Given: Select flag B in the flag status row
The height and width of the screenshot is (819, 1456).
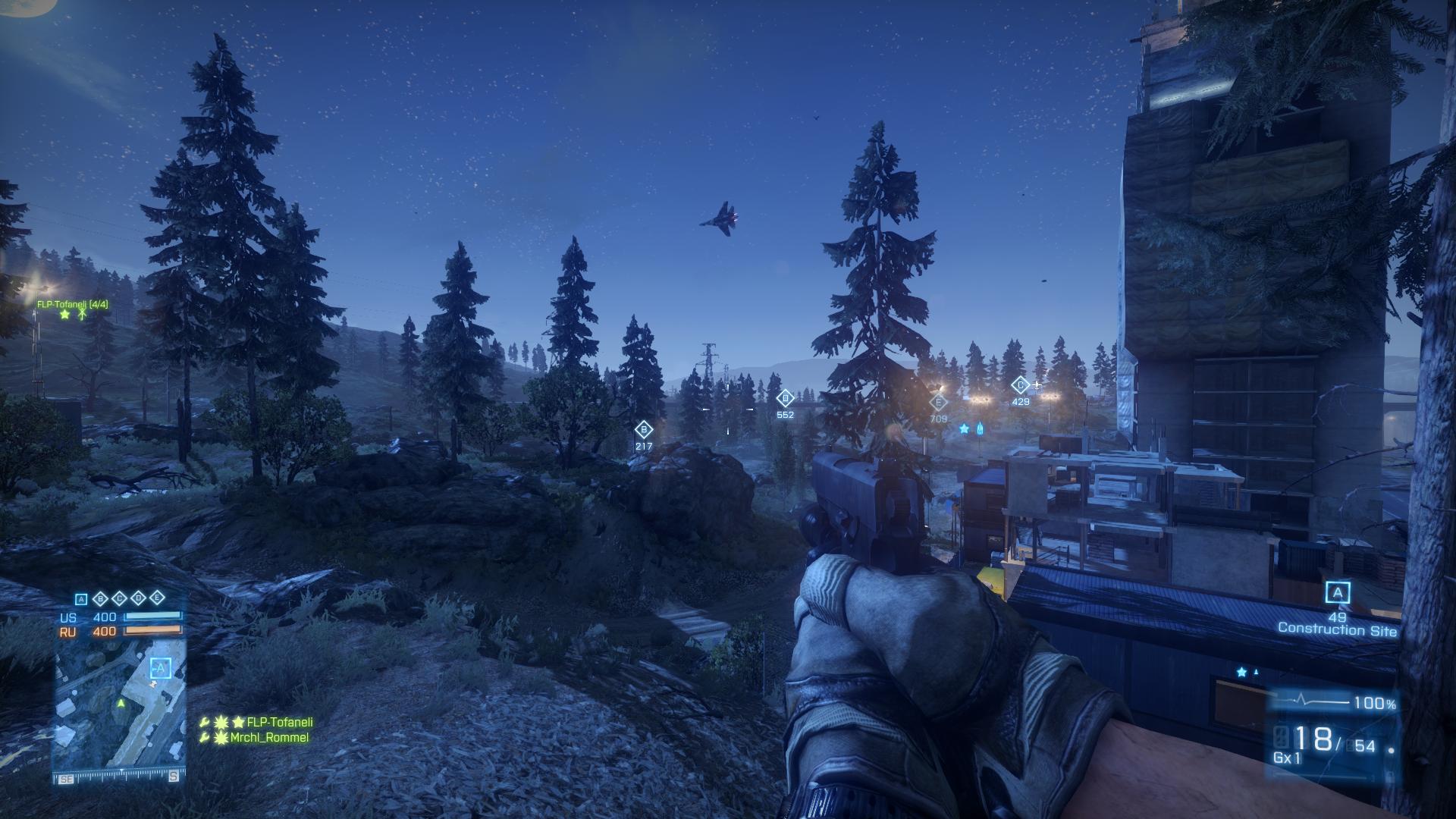Looking at the screenshot, I should coord(101,598).
